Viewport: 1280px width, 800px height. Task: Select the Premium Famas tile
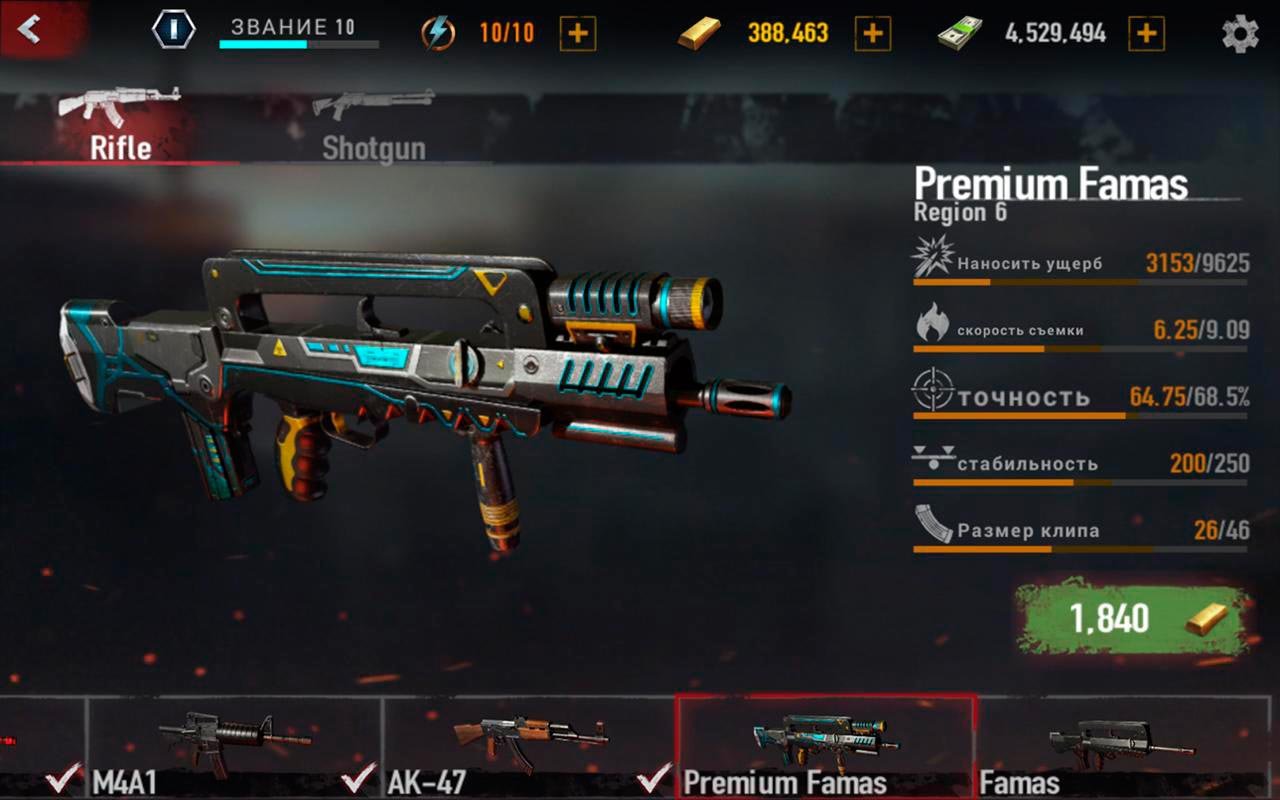click(x=825, y=747)
